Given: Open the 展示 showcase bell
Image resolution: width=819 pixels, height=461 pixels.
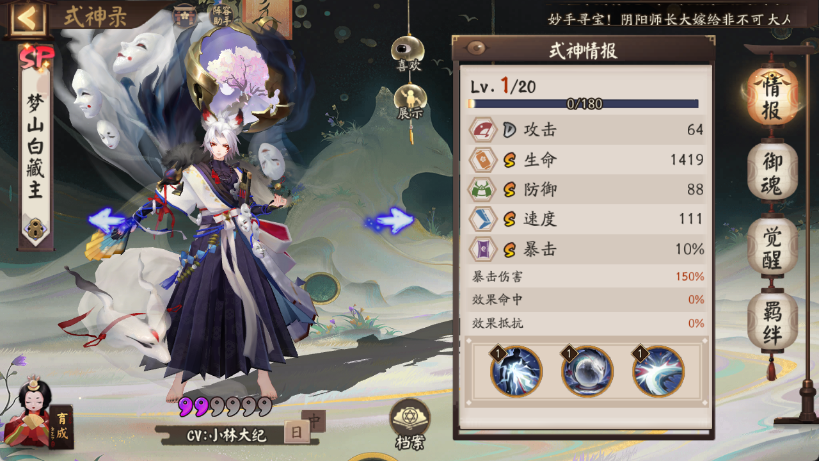Looking at the screenshot, I should (x=408, y=100).
